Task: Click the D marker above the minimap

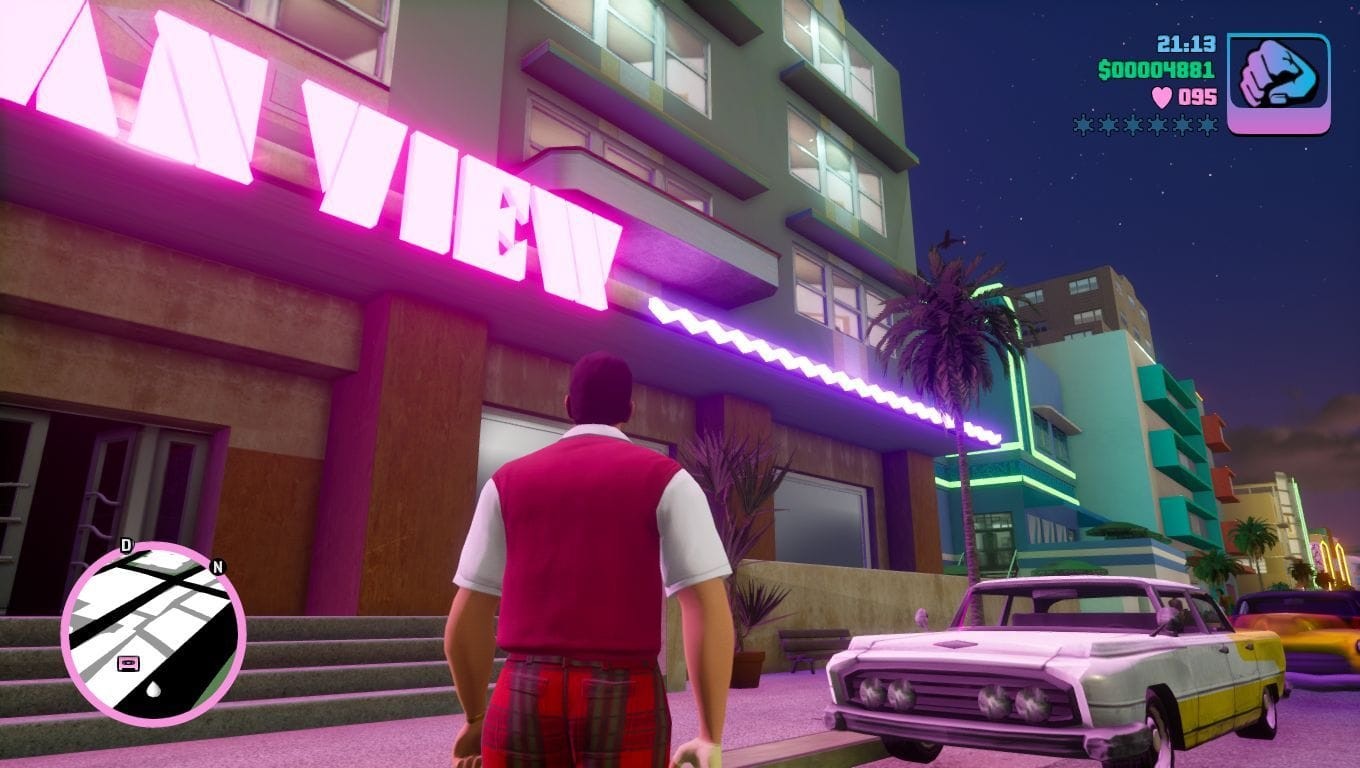Action: (x=126, y=543)
